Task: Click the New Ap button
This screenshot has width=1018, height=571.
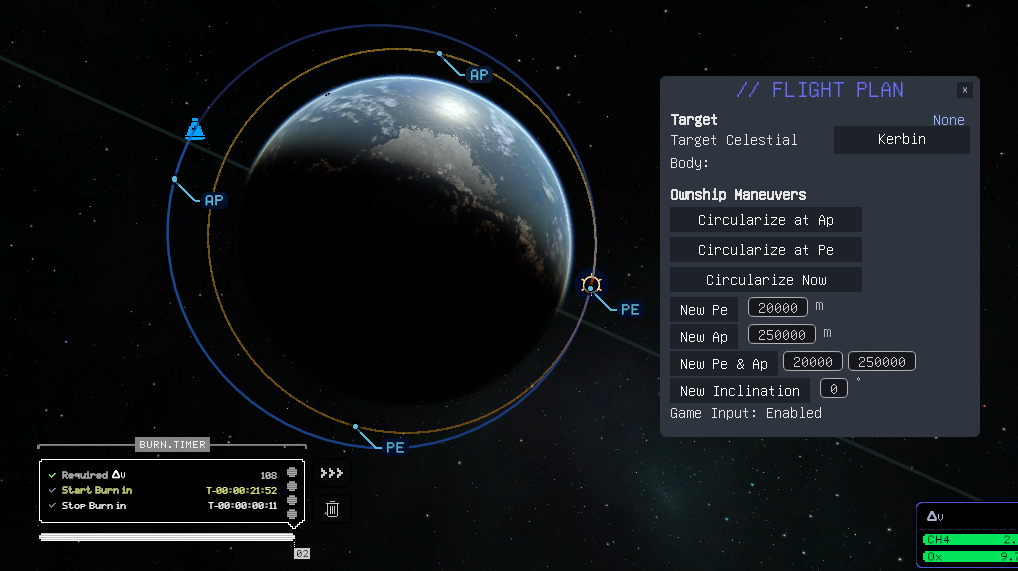Action: coord(704,337)
